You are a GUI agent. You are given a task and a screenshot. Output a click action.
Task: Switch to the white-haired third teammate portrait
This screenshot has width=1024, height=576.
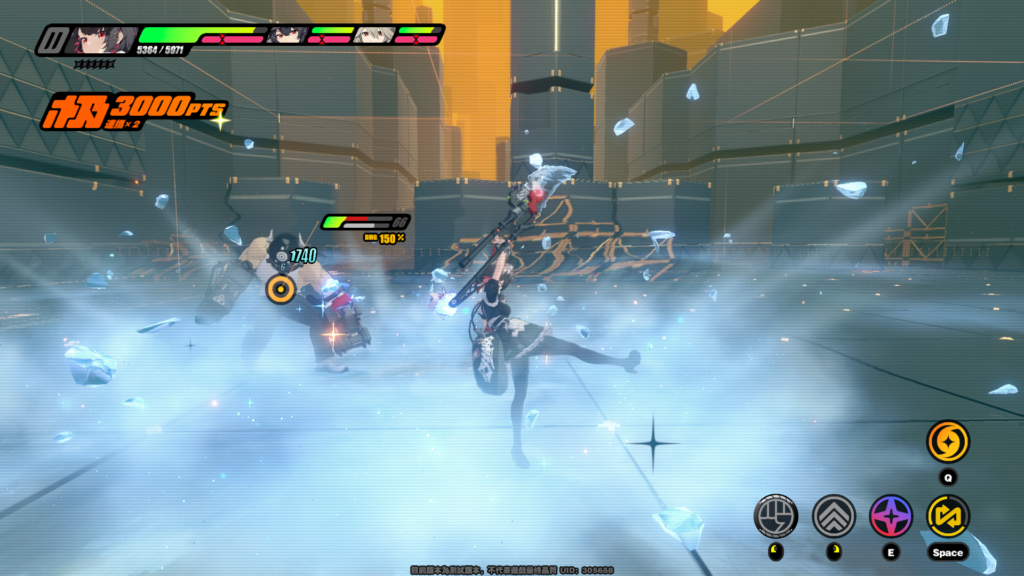pyautogui.click(x=371, y=35)
